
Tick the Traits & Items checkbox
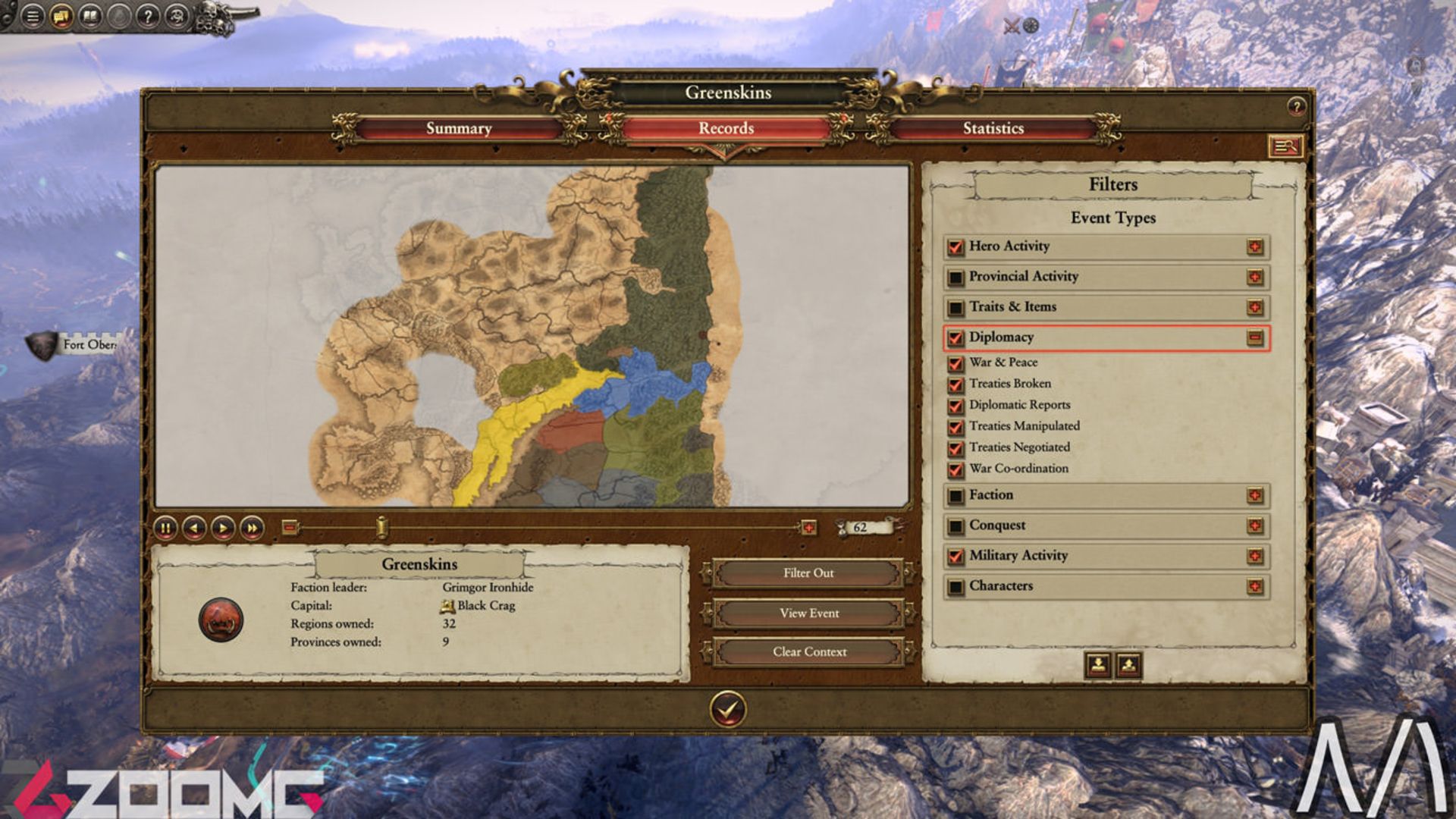955,308
